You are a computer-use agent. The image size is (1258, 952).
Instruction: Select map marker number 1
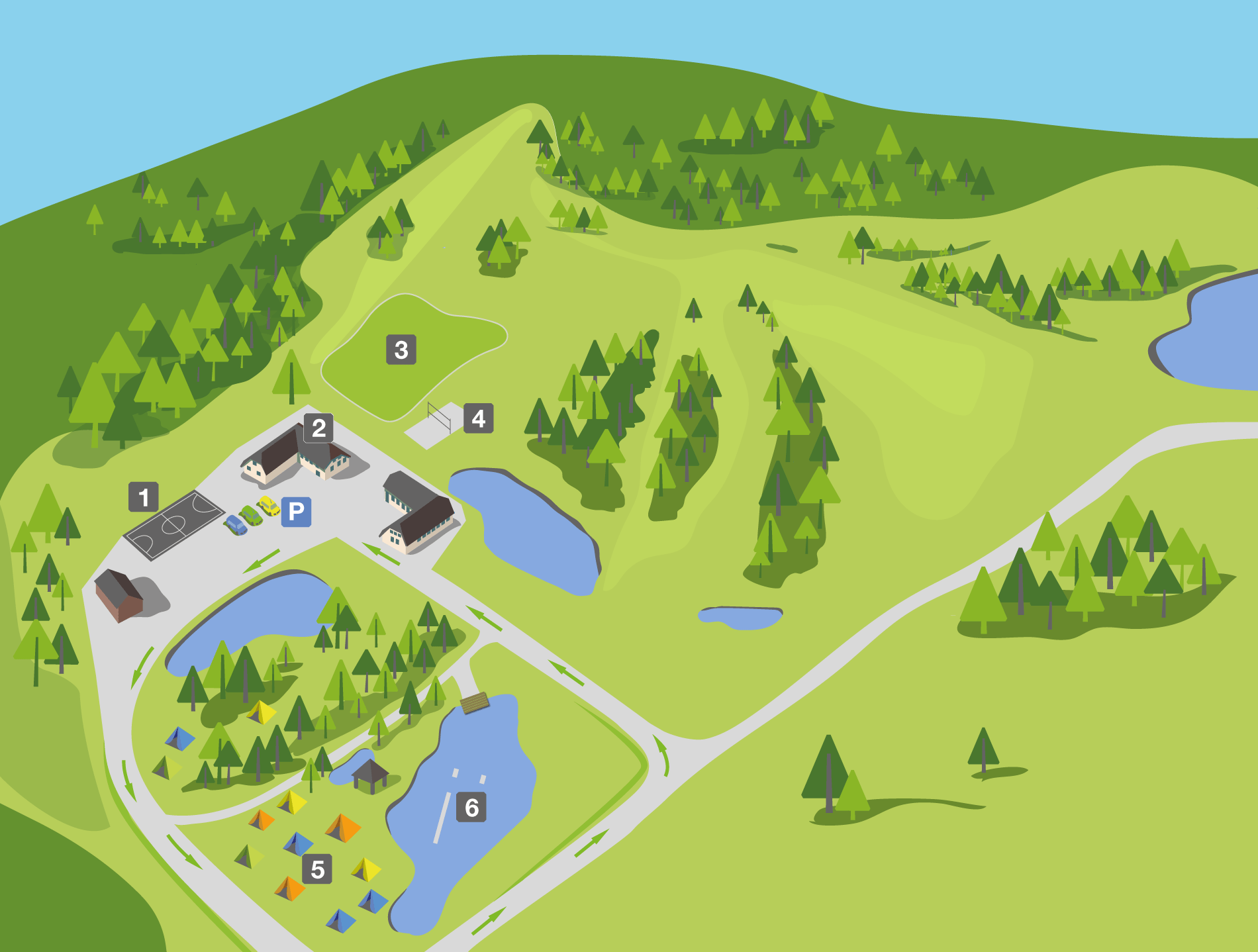coord(144,497)
